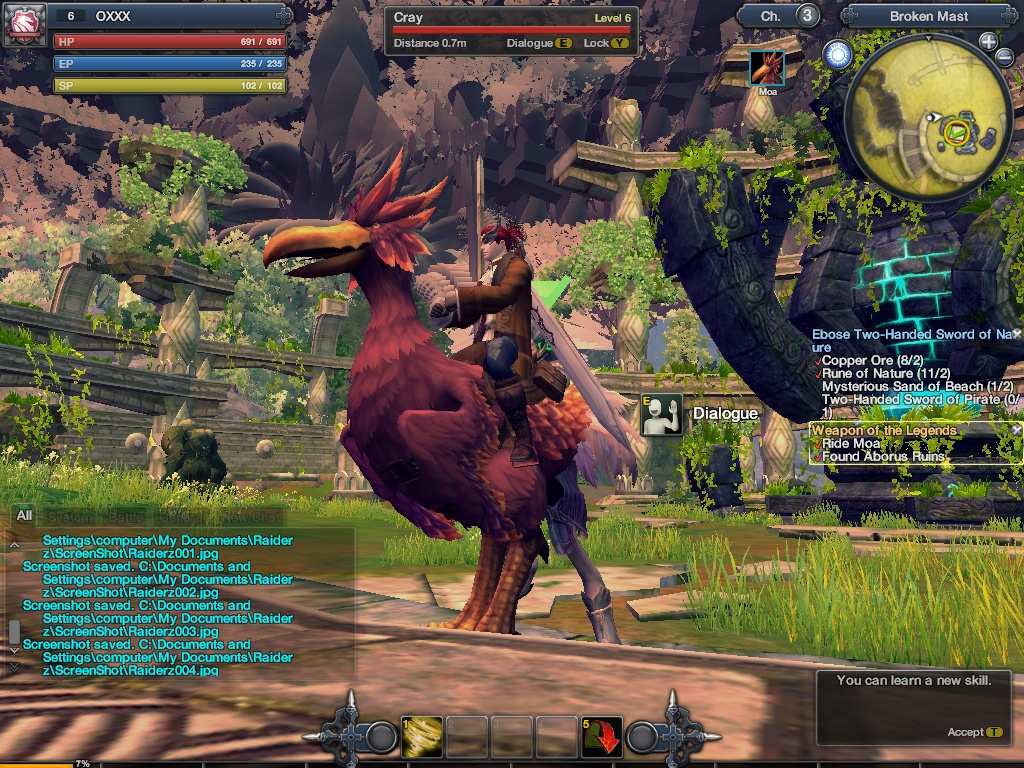Open the Ebose Two-Handed Sword quest

912,334
